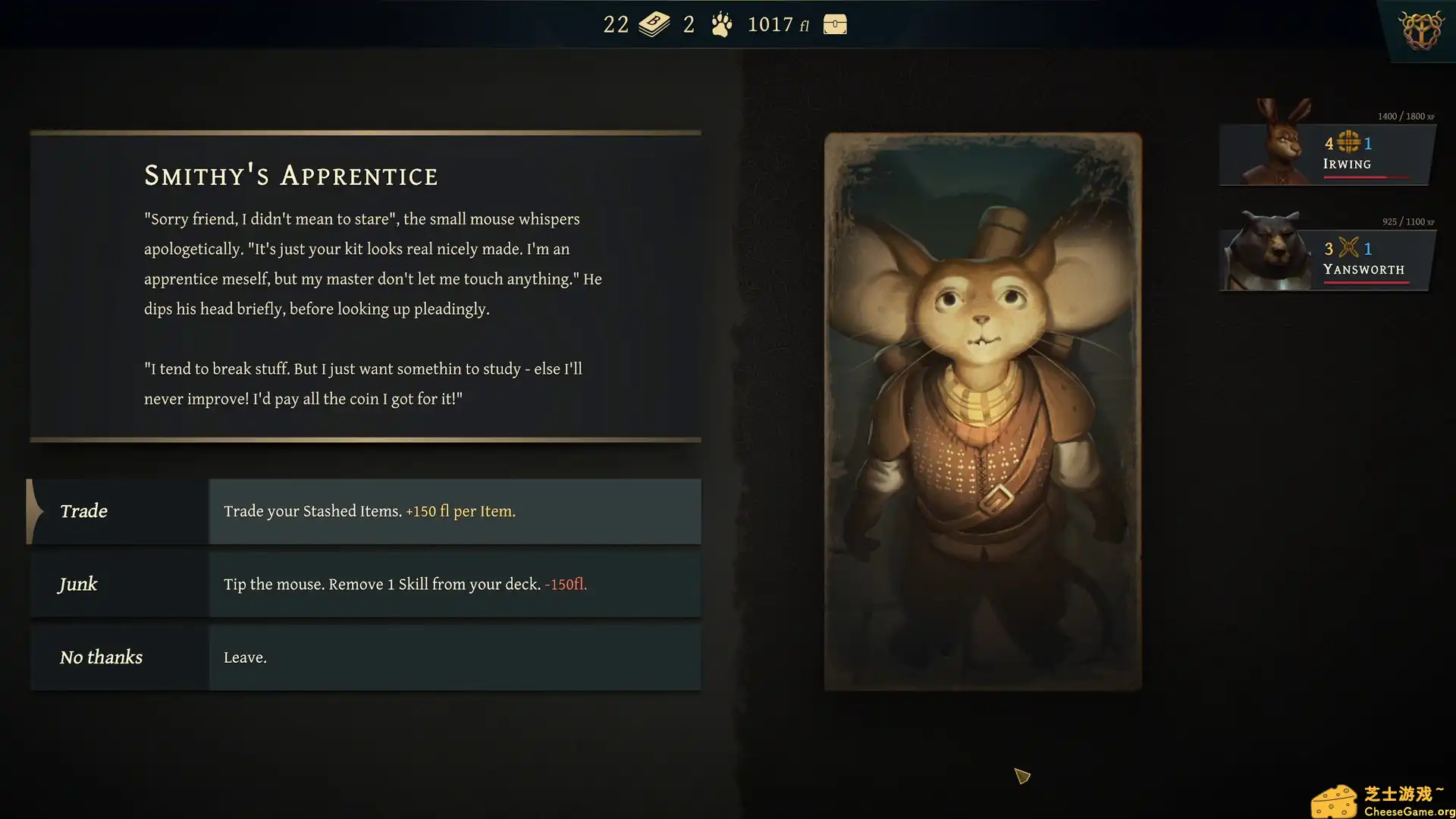
Task: Open the stash chest icon
Action: (835, 24)
